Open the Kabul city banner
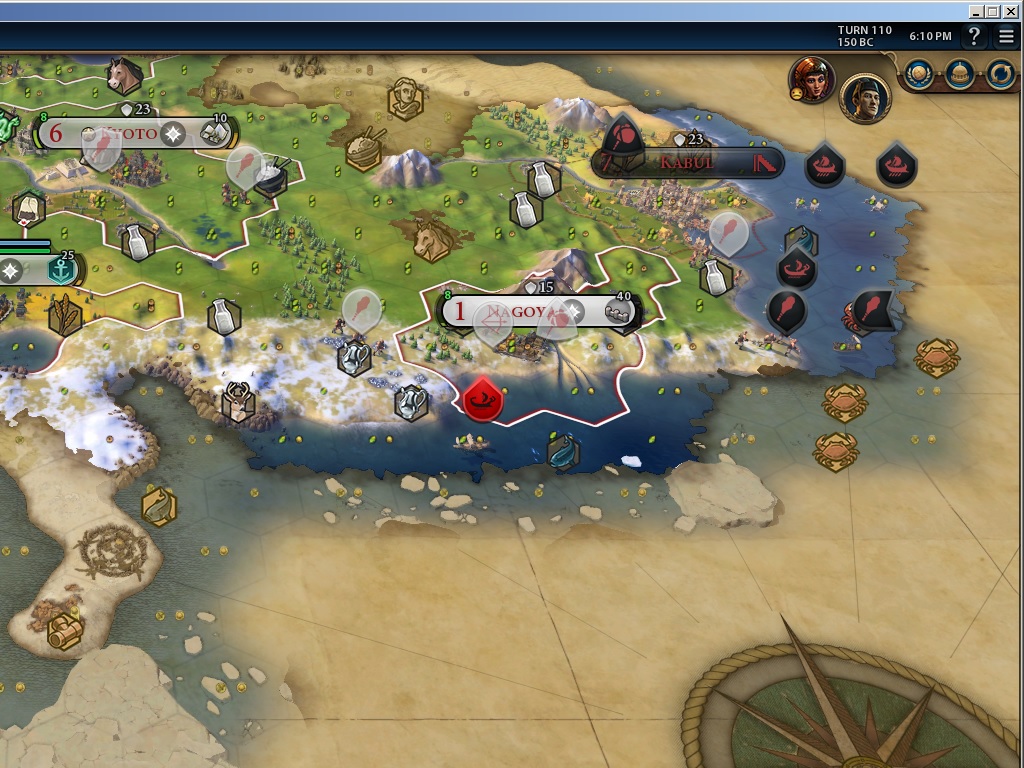The height and width of the screenshot is (768, 1024). click(x=688, y=162)
